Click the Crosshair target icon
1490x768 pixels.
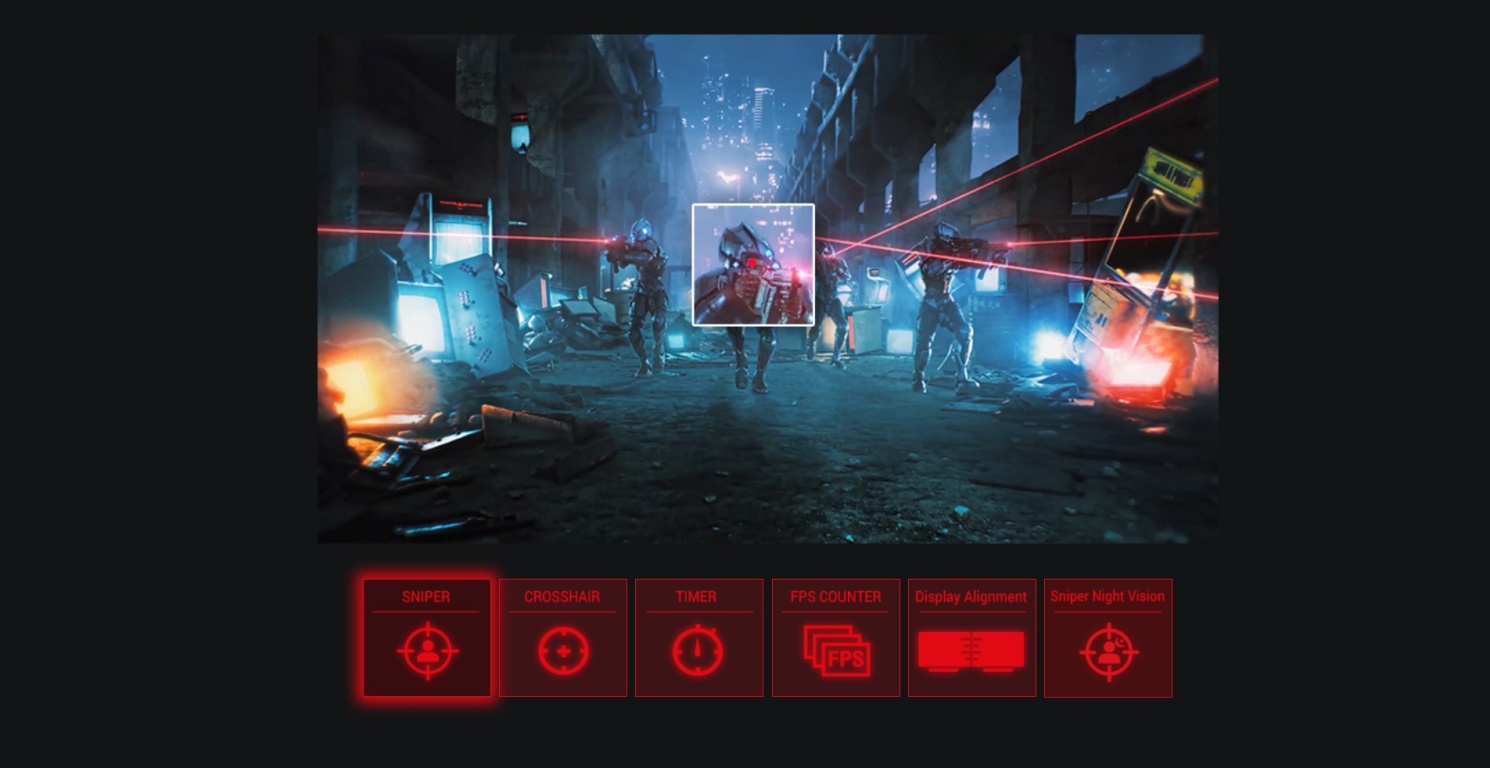(562, 650)
